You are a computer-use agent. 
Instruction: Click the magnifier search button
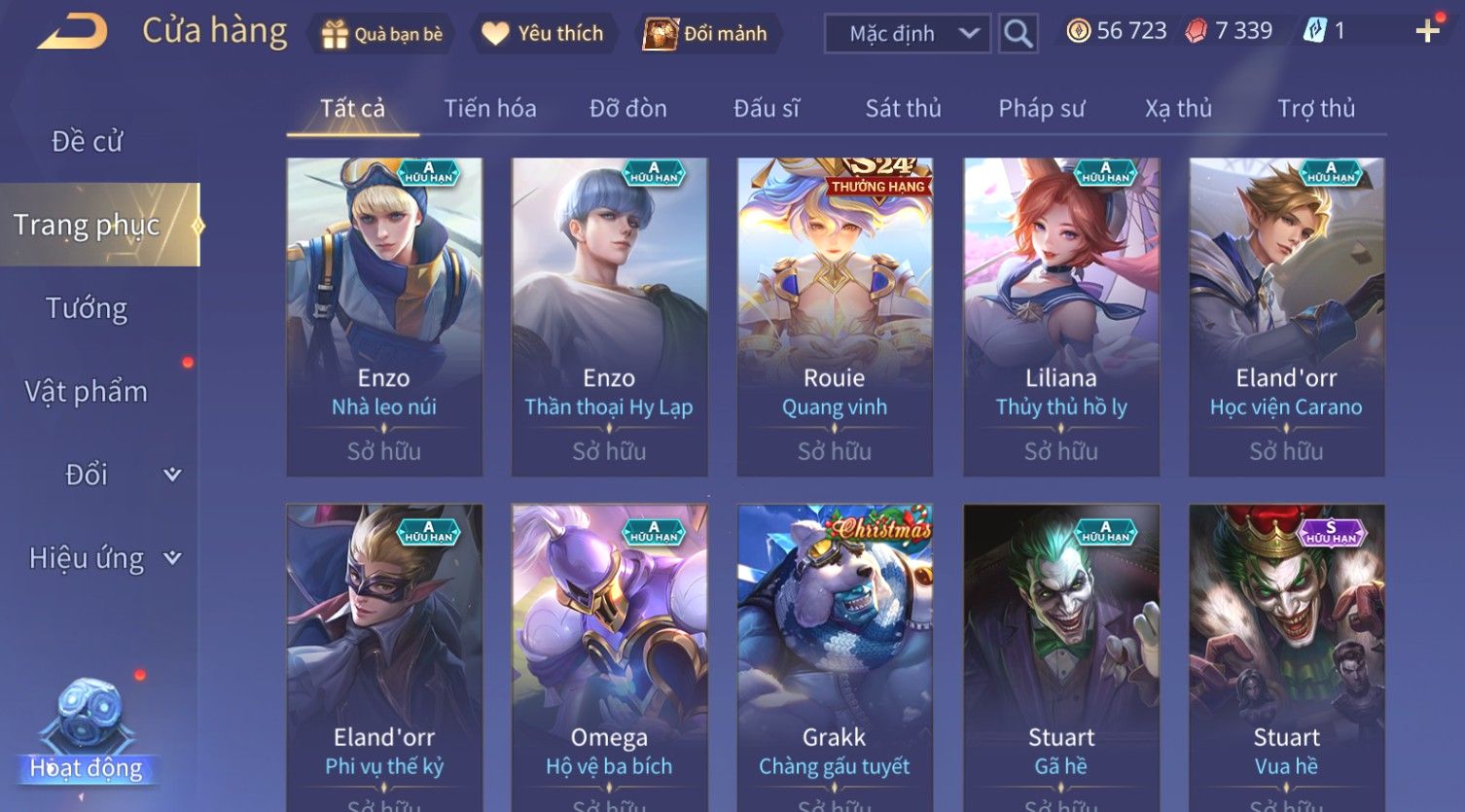(1018, 34)
